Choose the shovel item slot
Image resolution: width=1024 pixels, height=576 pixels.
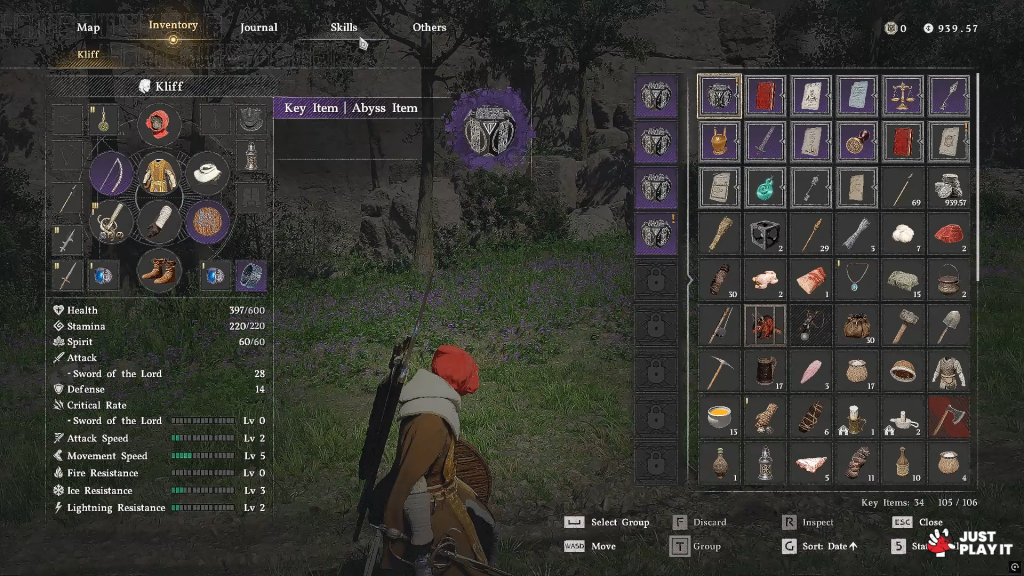pos(948,324)
